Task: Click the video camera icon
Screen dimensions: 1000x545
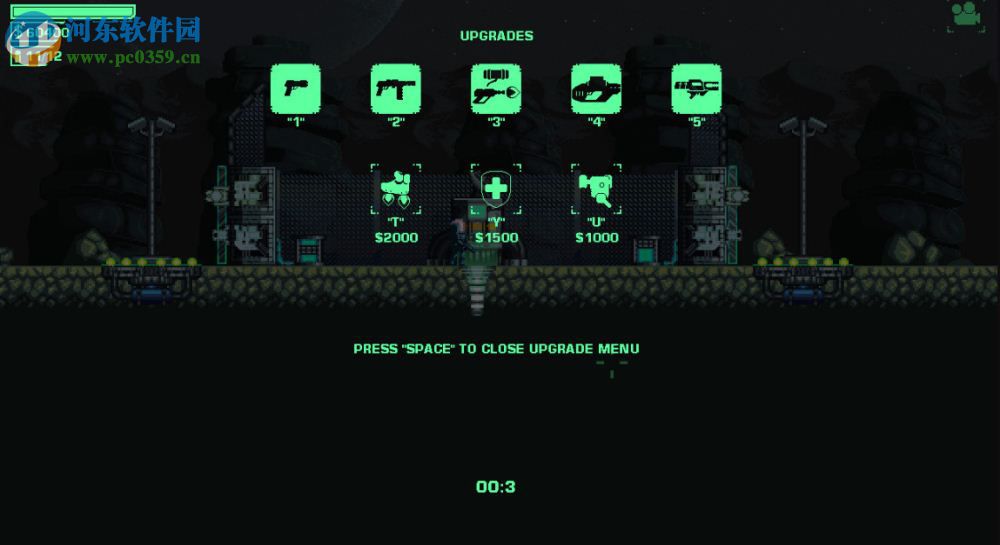Action: pyautogui.click(x=966, y=14)
